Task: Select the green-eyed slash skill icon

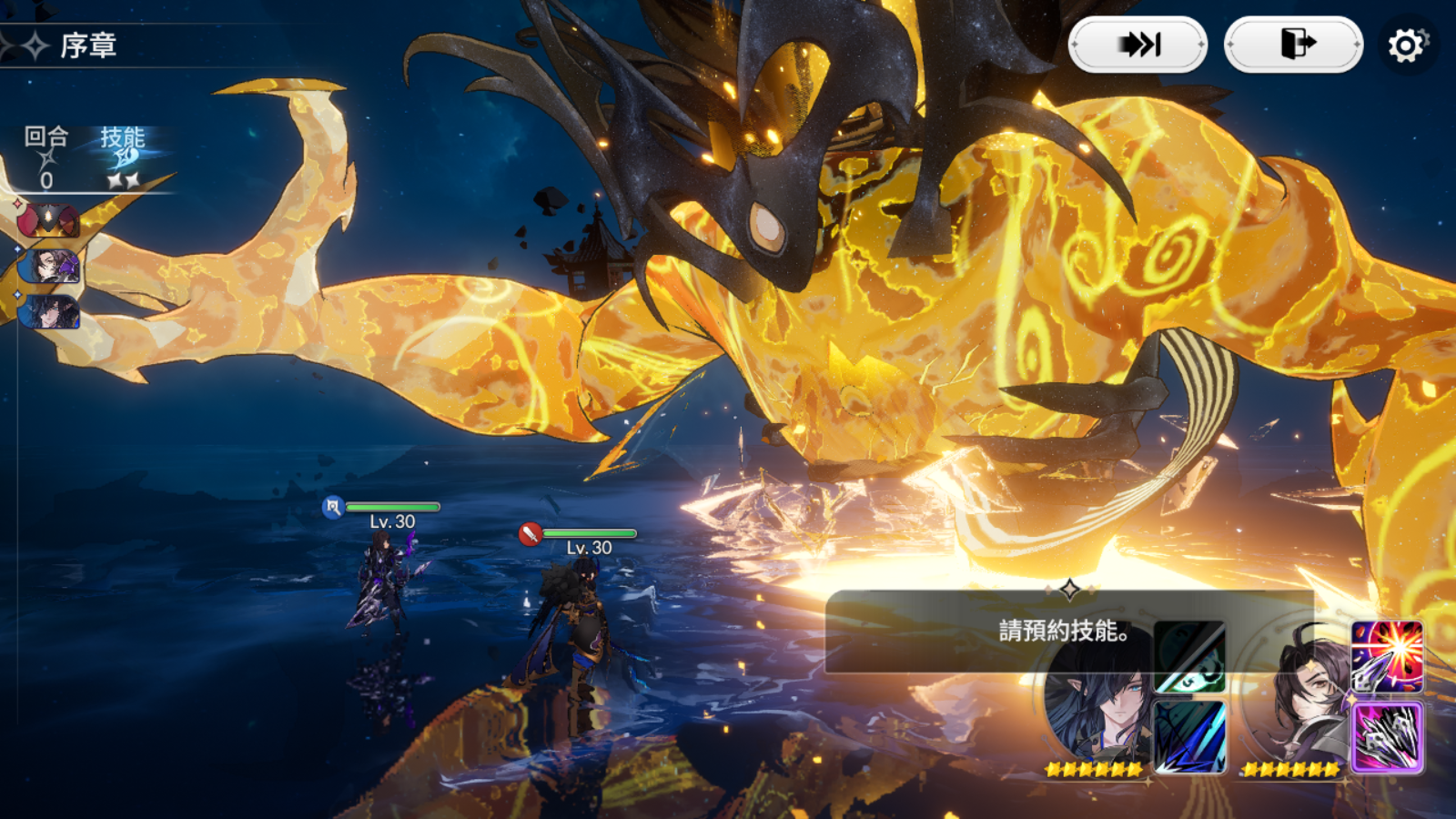Action: coord(1189,657)
